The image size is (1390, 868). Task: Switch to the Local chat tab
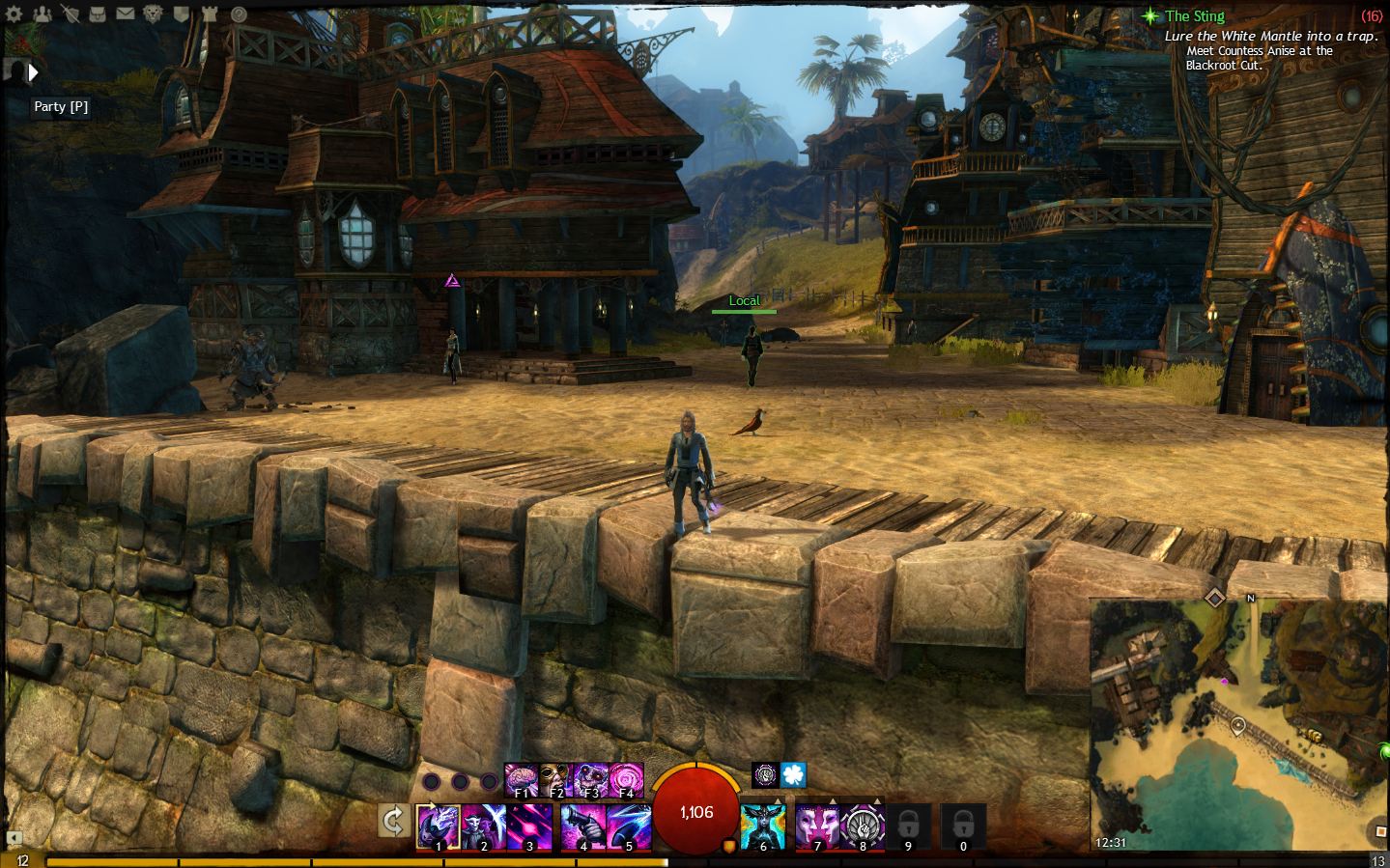click(x=744, y=300)
